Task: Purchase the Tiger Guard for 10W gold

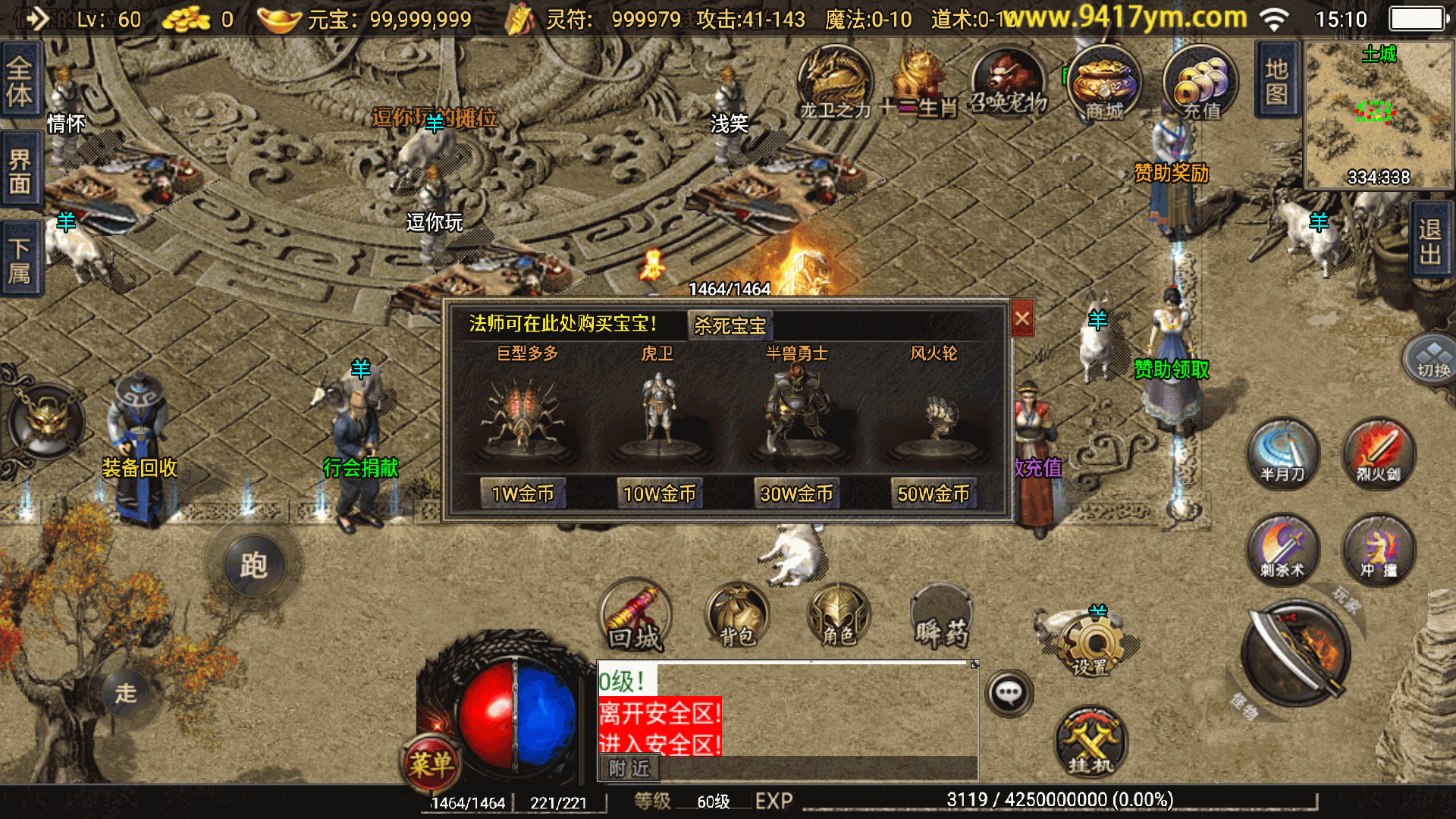Action: coord(659,494)
